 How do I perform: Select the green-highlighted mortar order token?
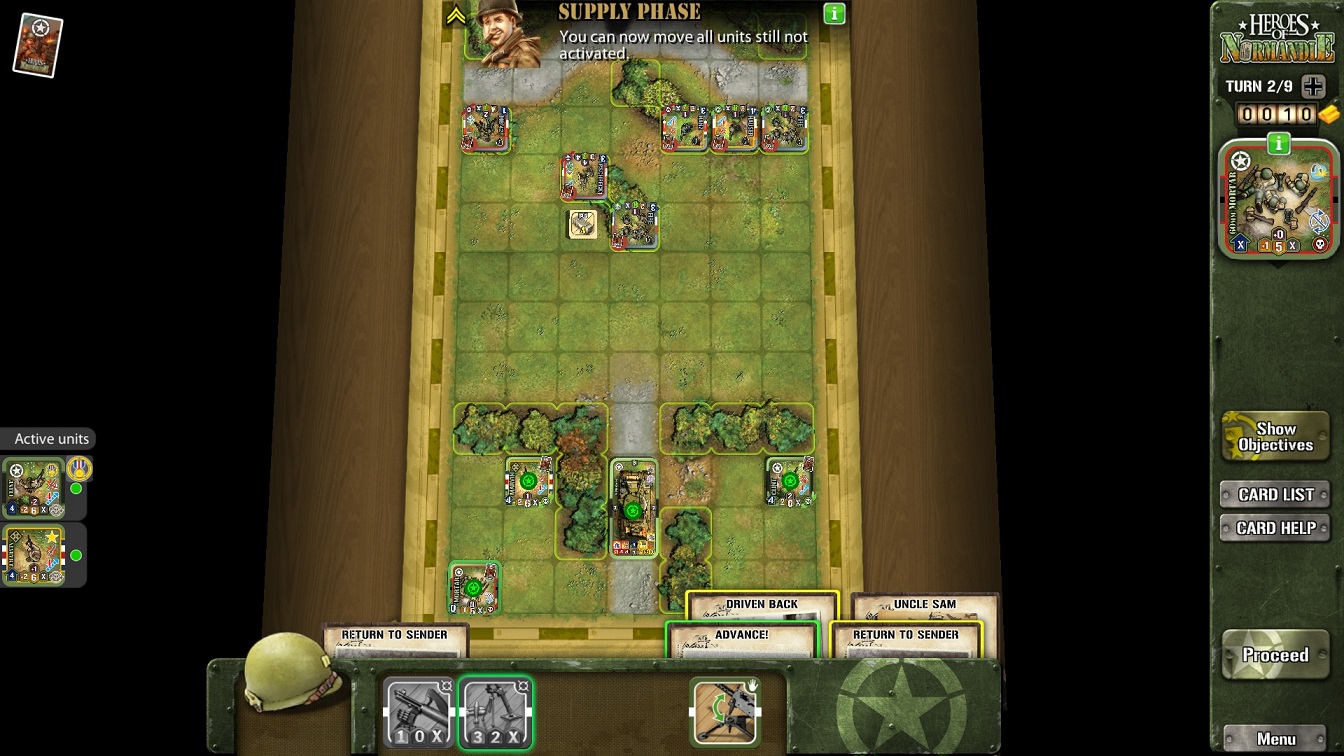click(x=495, y=713)
